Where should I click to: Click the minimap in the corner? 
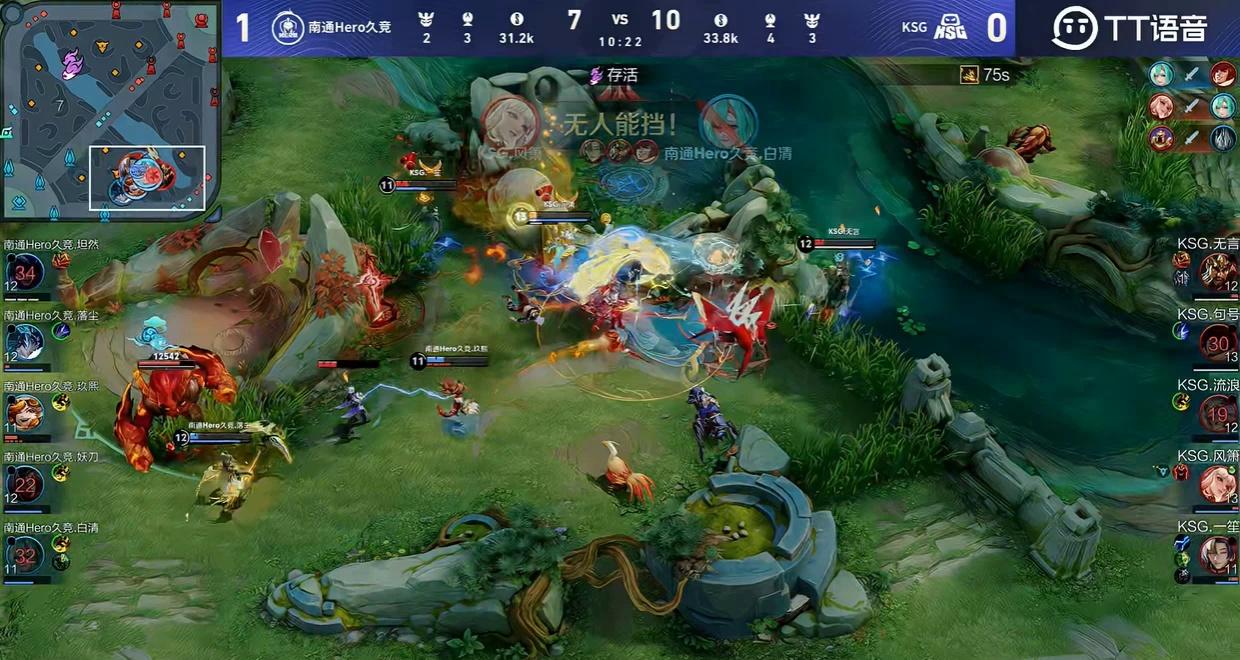(110, 108)
